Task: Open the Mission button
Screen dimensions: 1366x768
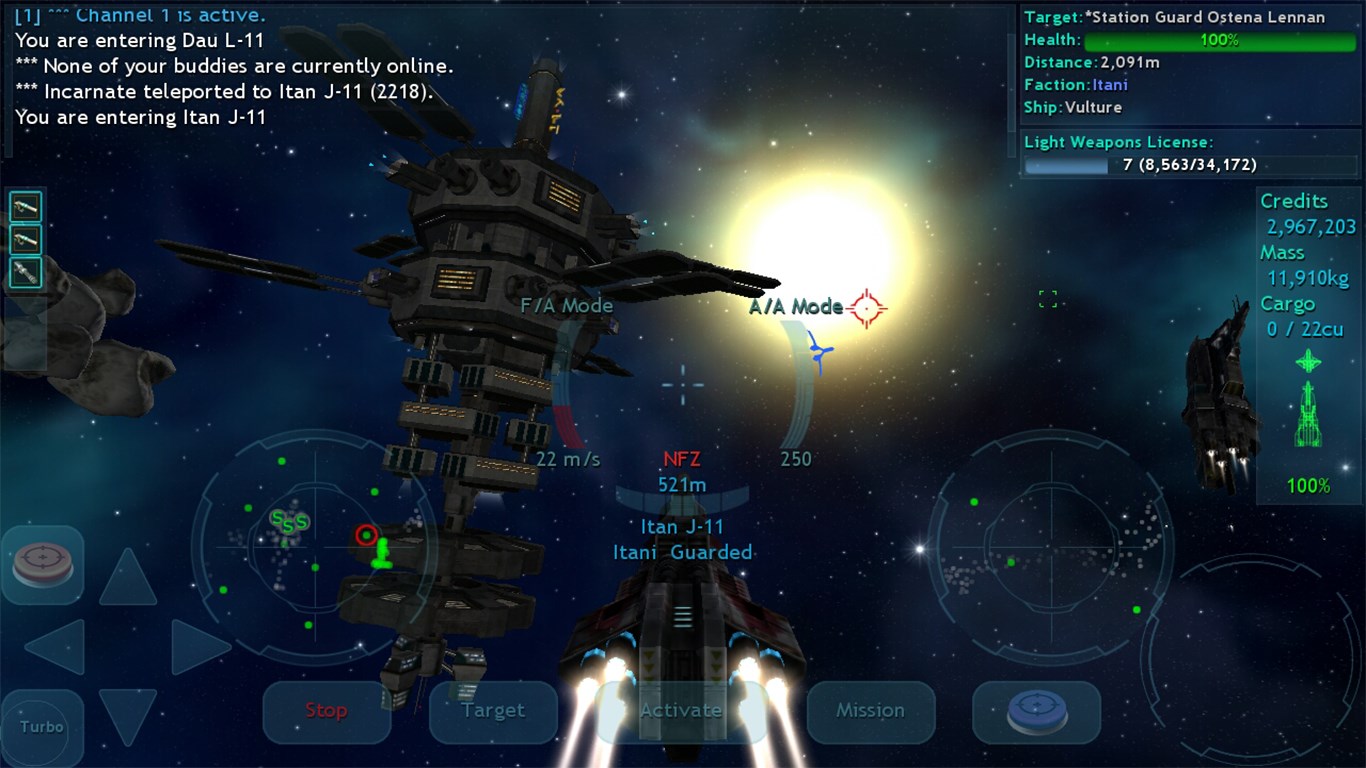Action: (x=869, y=711)
